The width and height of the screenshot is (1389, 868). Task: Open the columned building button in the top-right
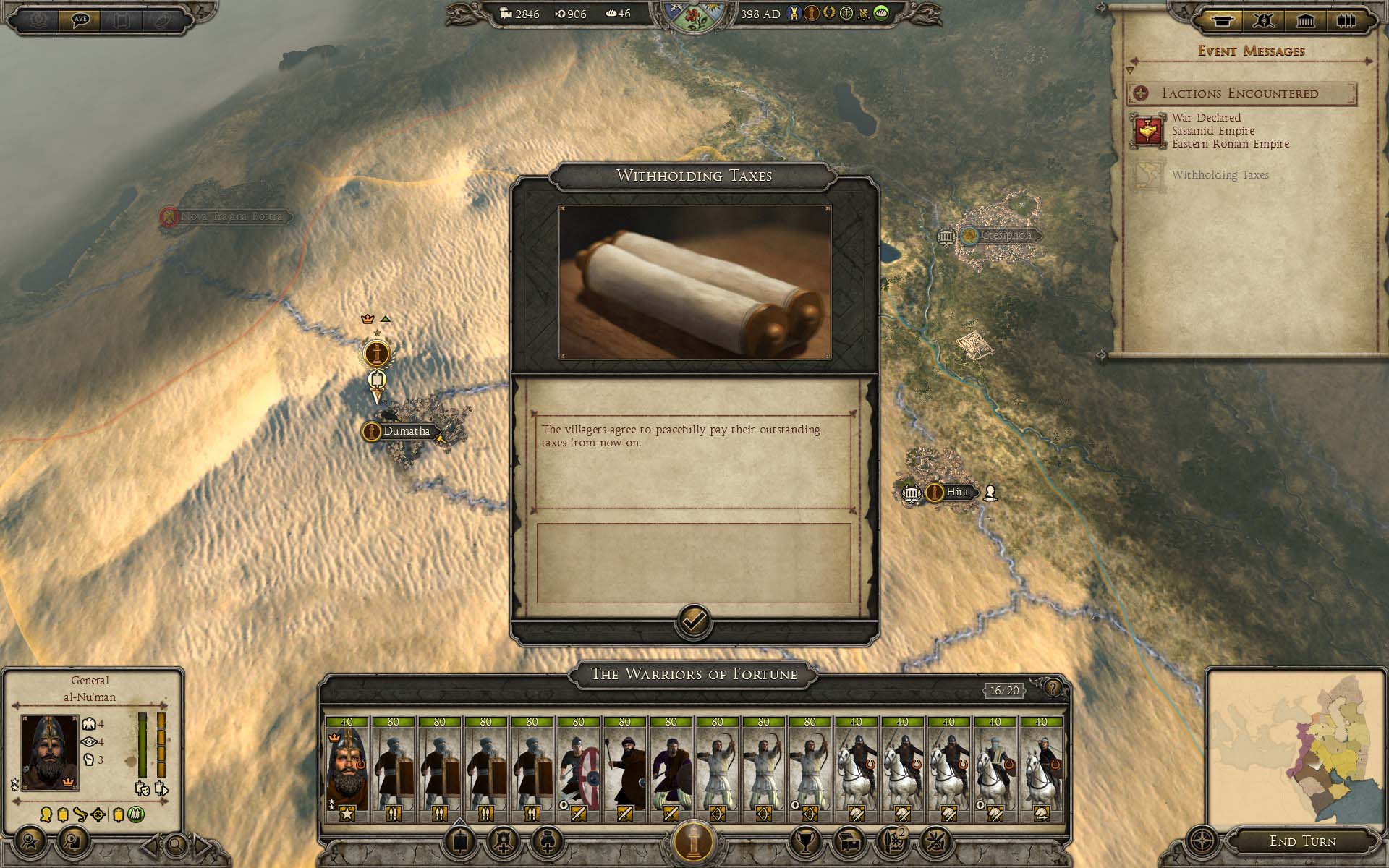click(1305, 21)
